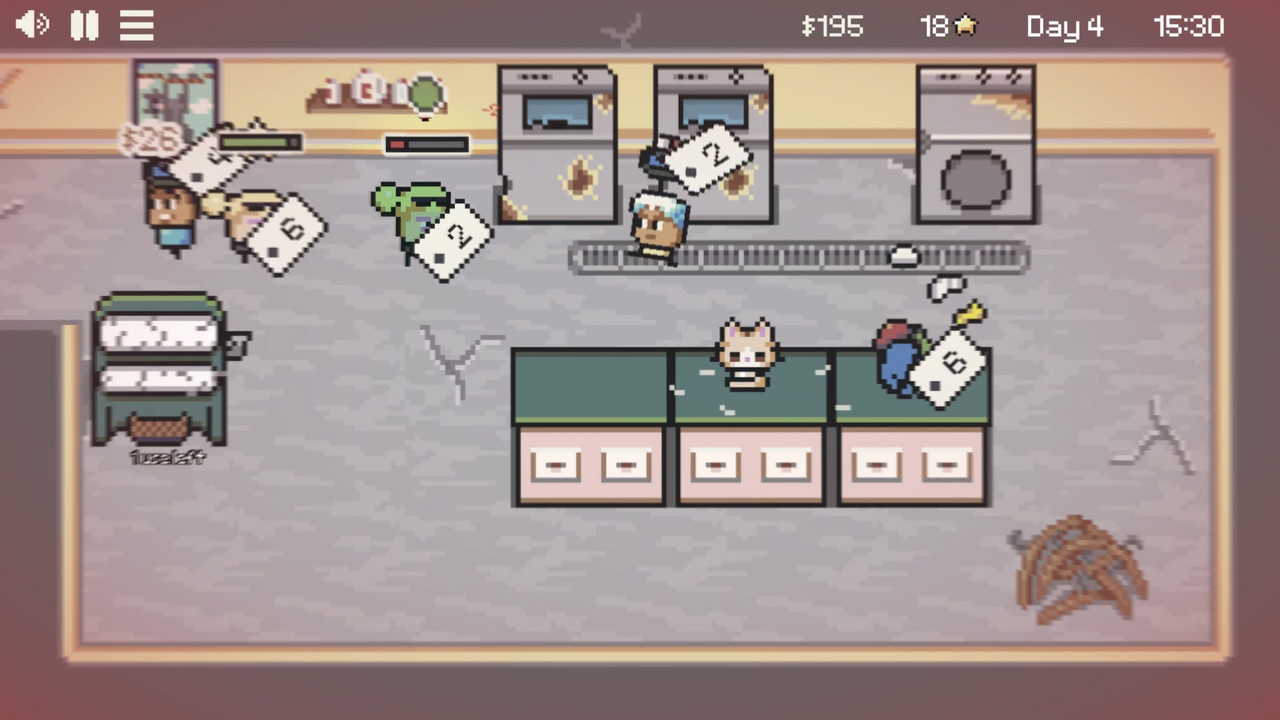Open the hamburger menu
The width and height of the screenshot is (1280, 720).
pyautogui.click(x=137, y=25)
